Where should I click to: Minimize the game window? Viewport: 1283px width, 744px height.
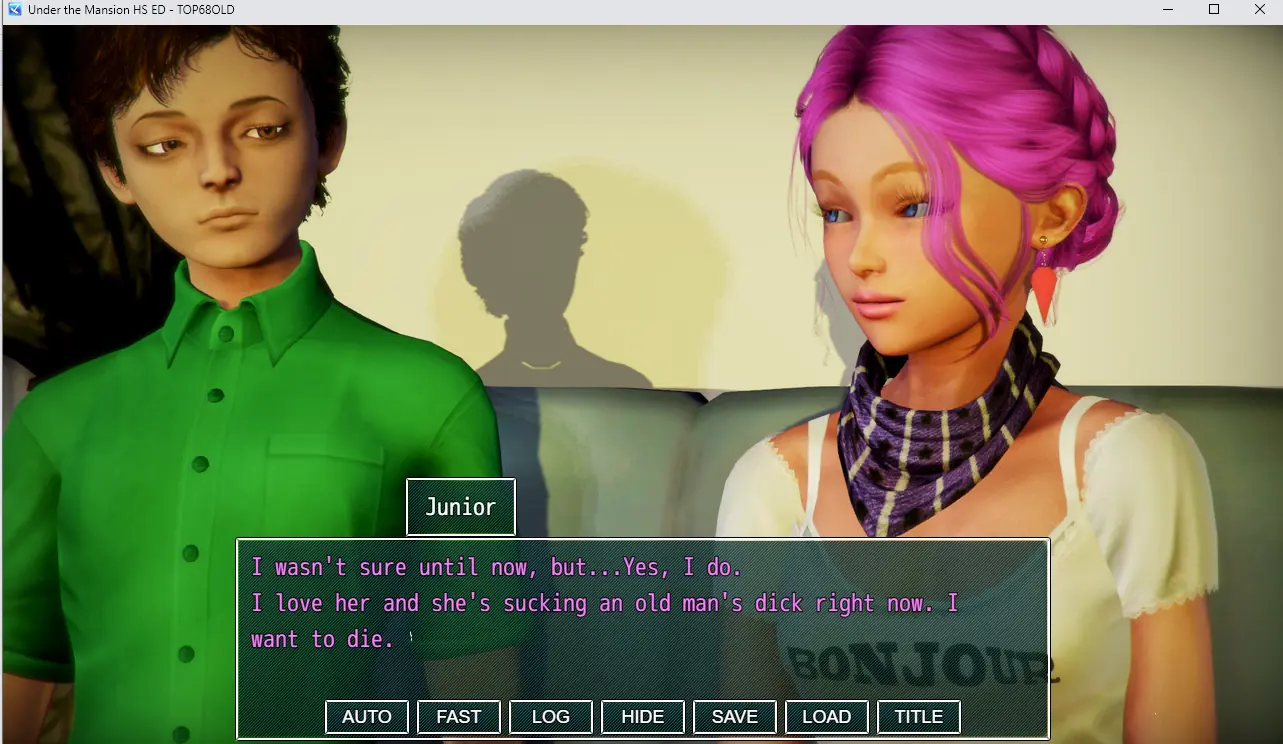[1168, 10]
